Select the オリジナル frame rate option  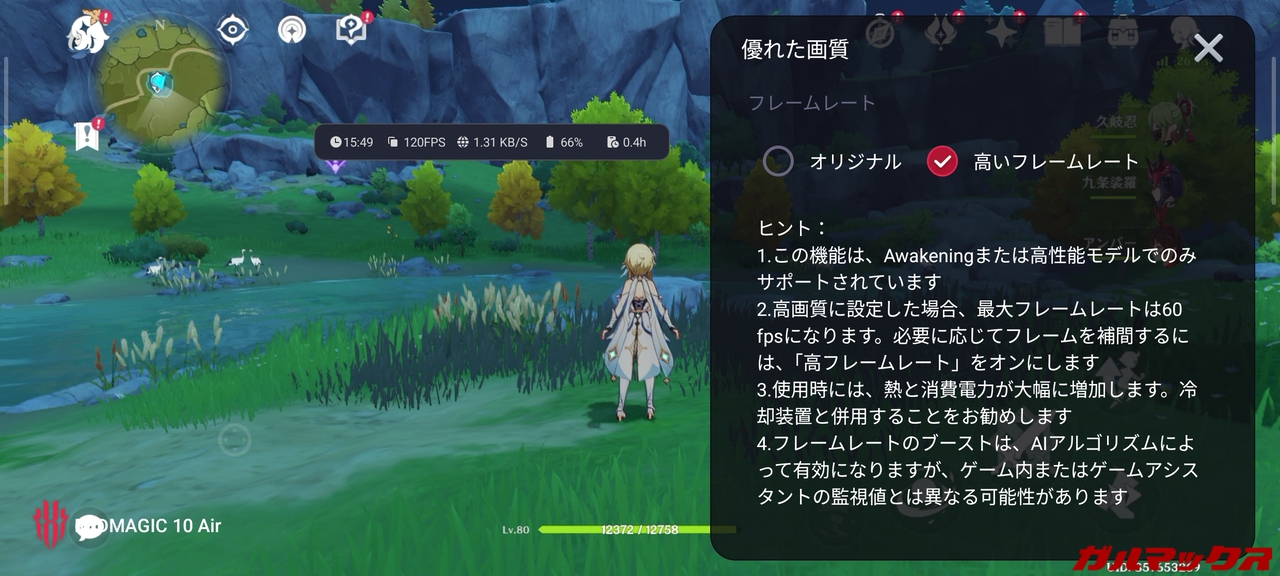778,161
